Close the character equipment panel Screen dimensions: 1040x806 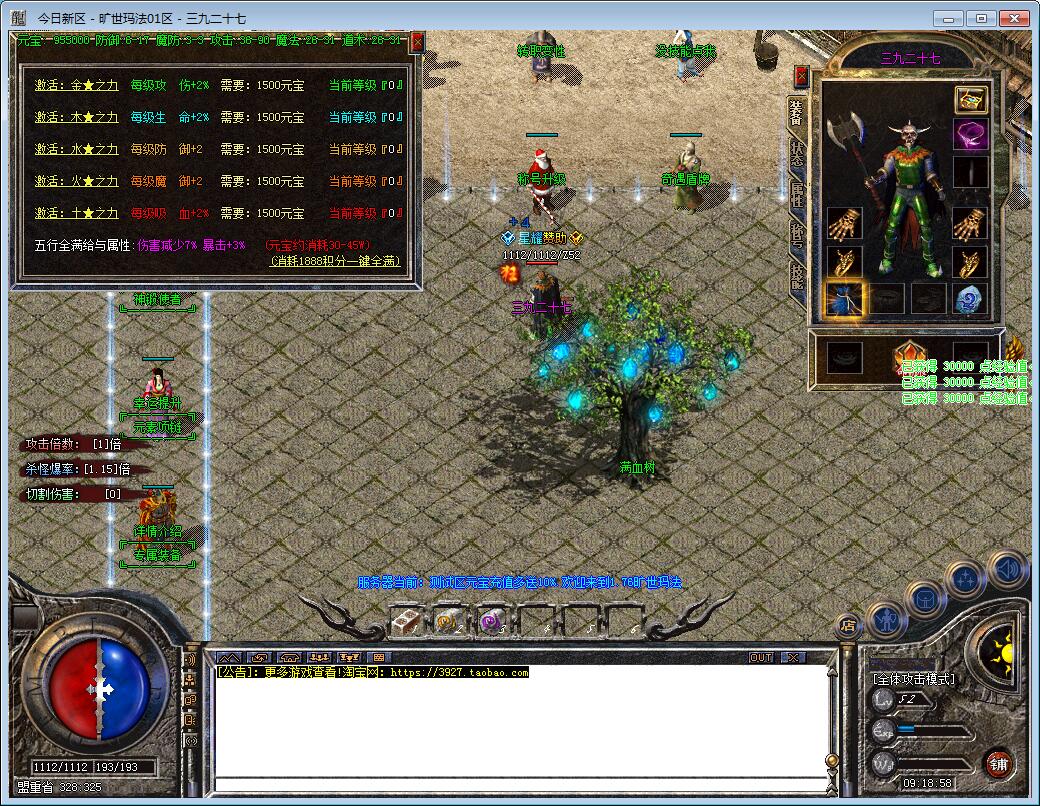(x=801, y=76)
